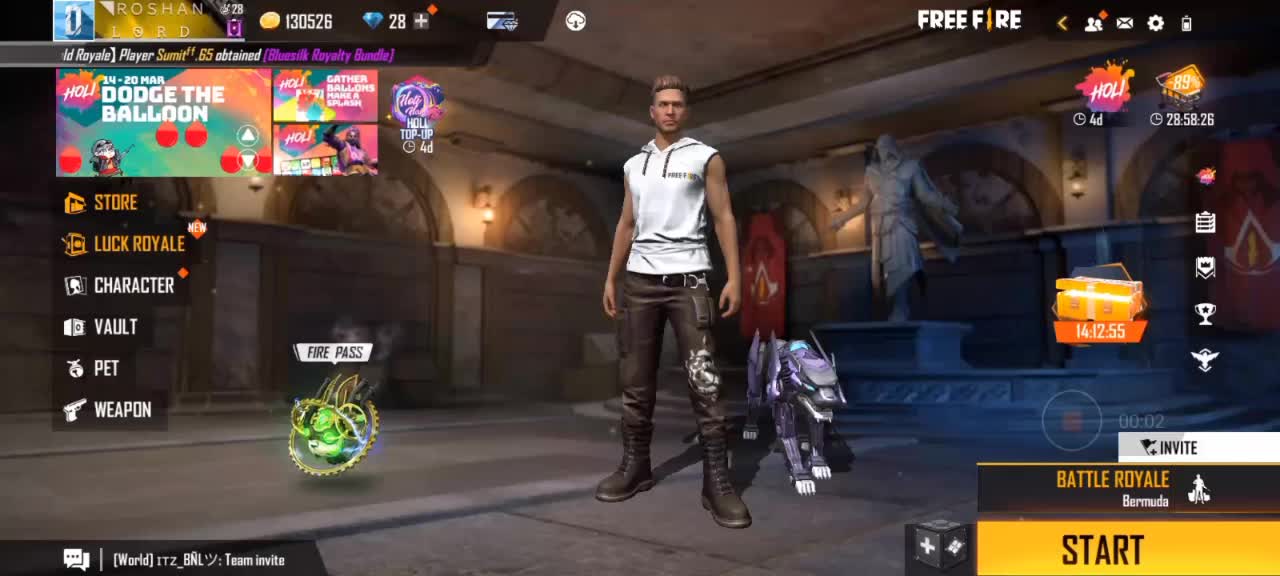Image resolution: width=1280 pixels, height=576 pixels.
Task: Open the settings gear
Action: [x=1155, y=23]
